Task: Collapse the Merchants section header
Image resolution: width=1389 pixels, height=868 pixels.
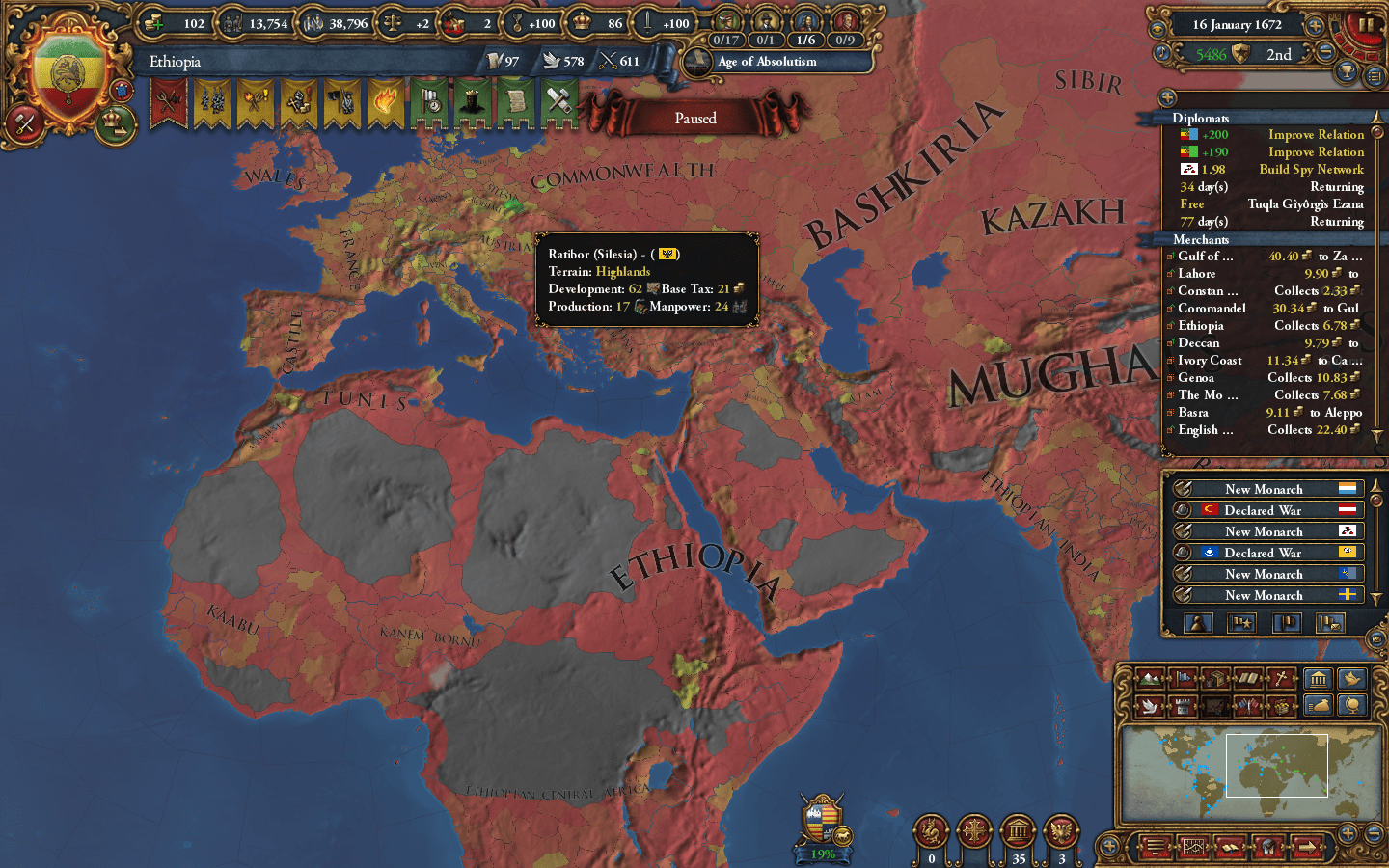Action: click(1202, 239)
